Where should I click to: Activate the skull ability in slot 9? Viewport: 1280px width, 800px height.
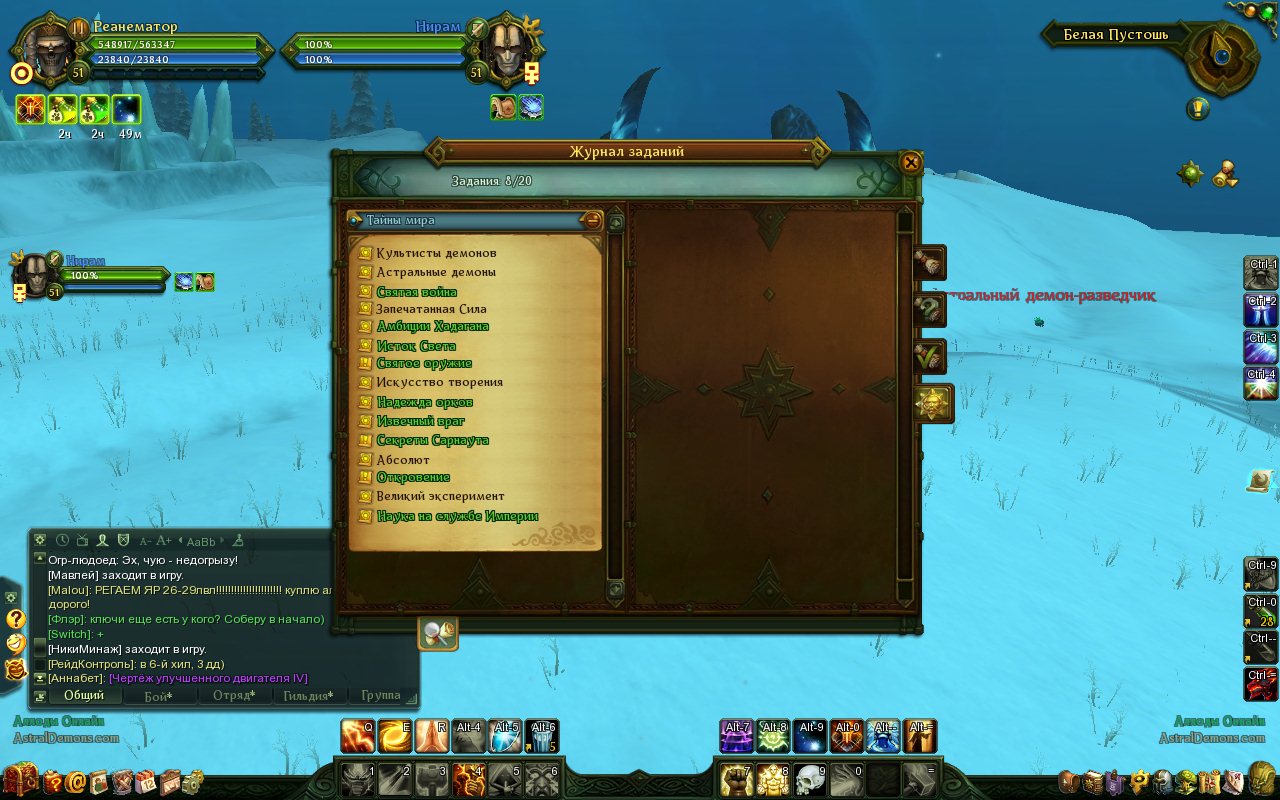click(x=810, y=779)
